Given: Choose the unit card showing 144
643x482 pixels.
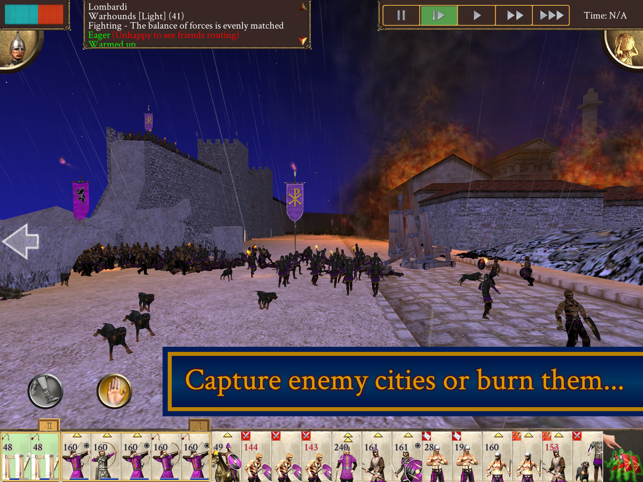Looking at the screenshot, I should (254, 458).
